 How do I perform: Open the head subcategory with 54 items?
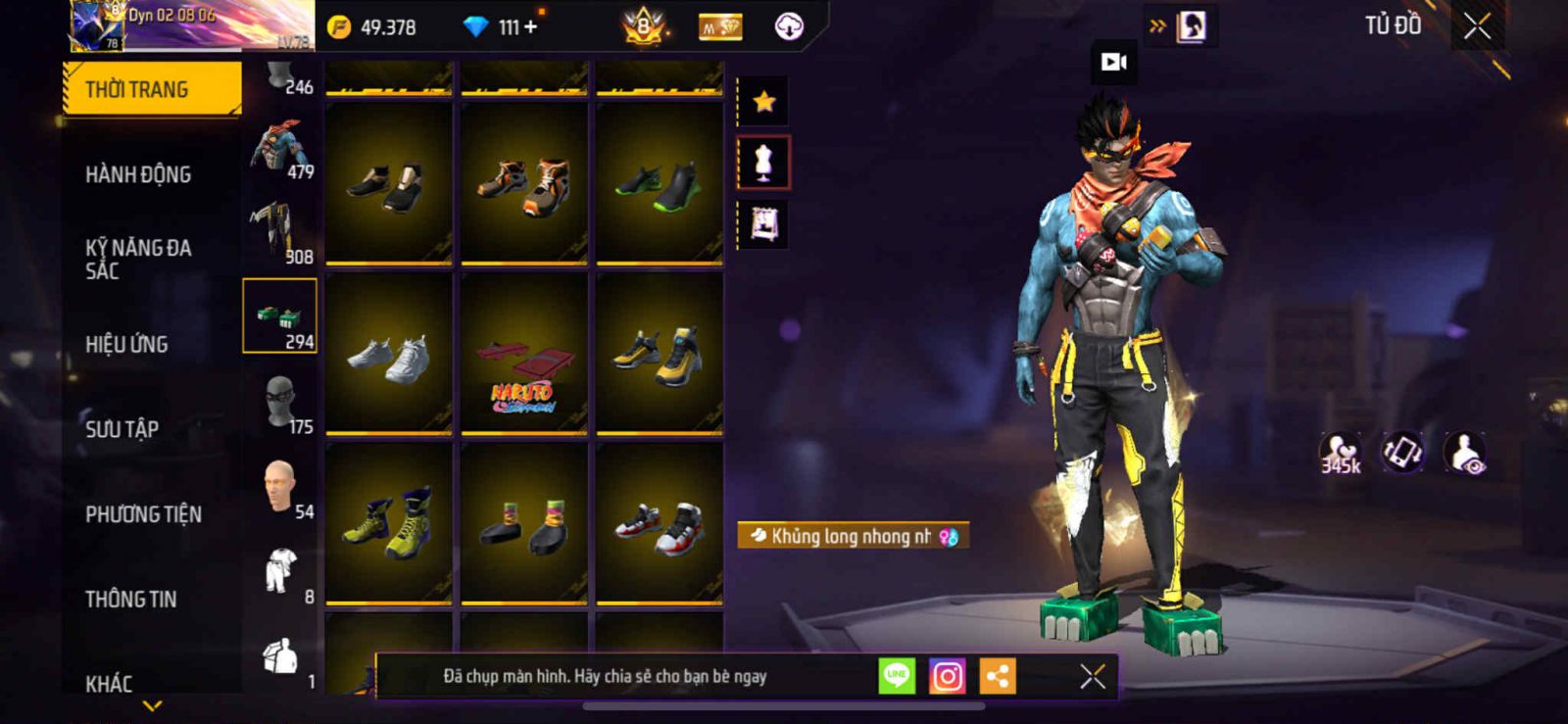(x=281, y=488)
